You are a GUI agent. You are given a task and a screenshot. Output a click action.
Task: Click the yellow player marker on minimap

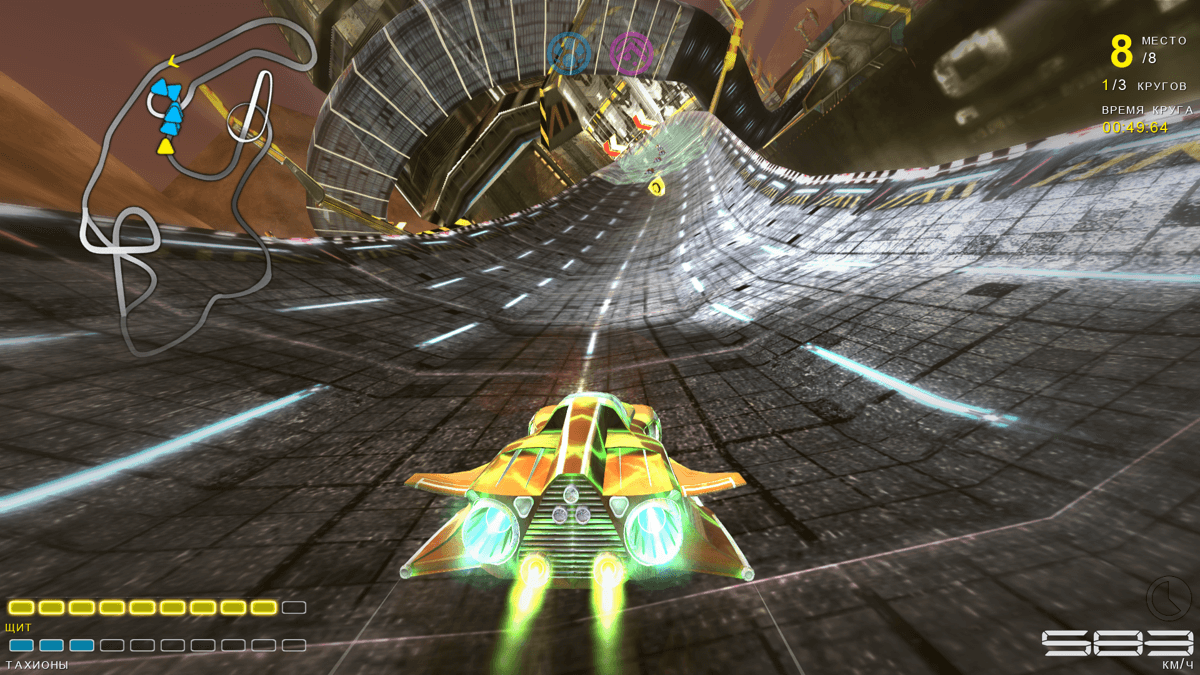pos(165,147)
